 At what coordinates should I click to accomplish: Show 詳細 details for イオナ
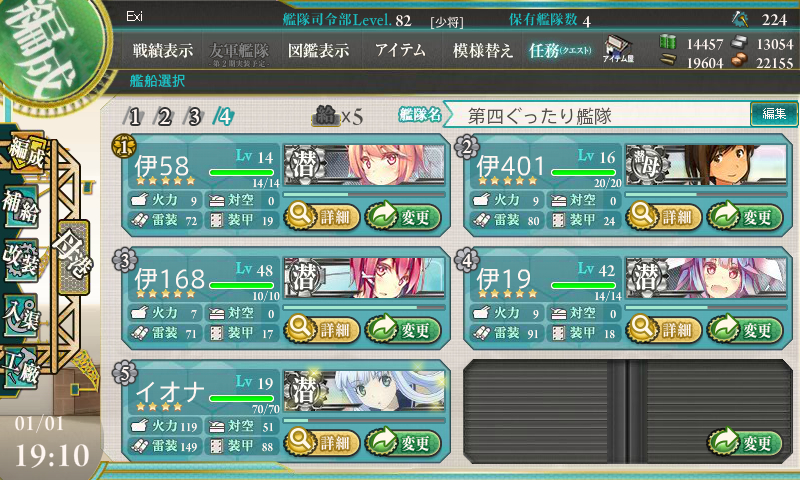(x=320, y=442)
